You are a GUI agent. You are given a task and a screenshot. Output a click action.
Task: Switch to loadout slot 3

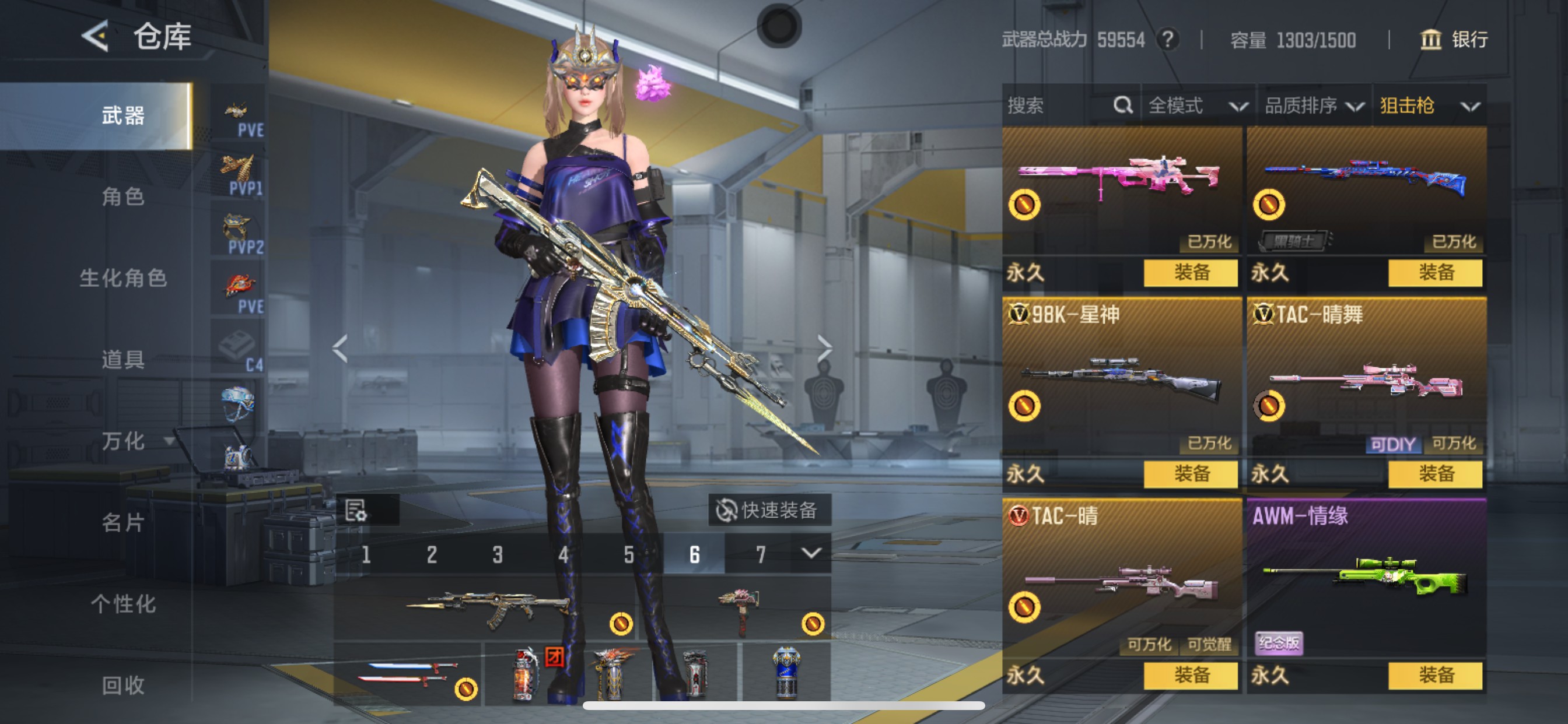click(x=498, y=555)
